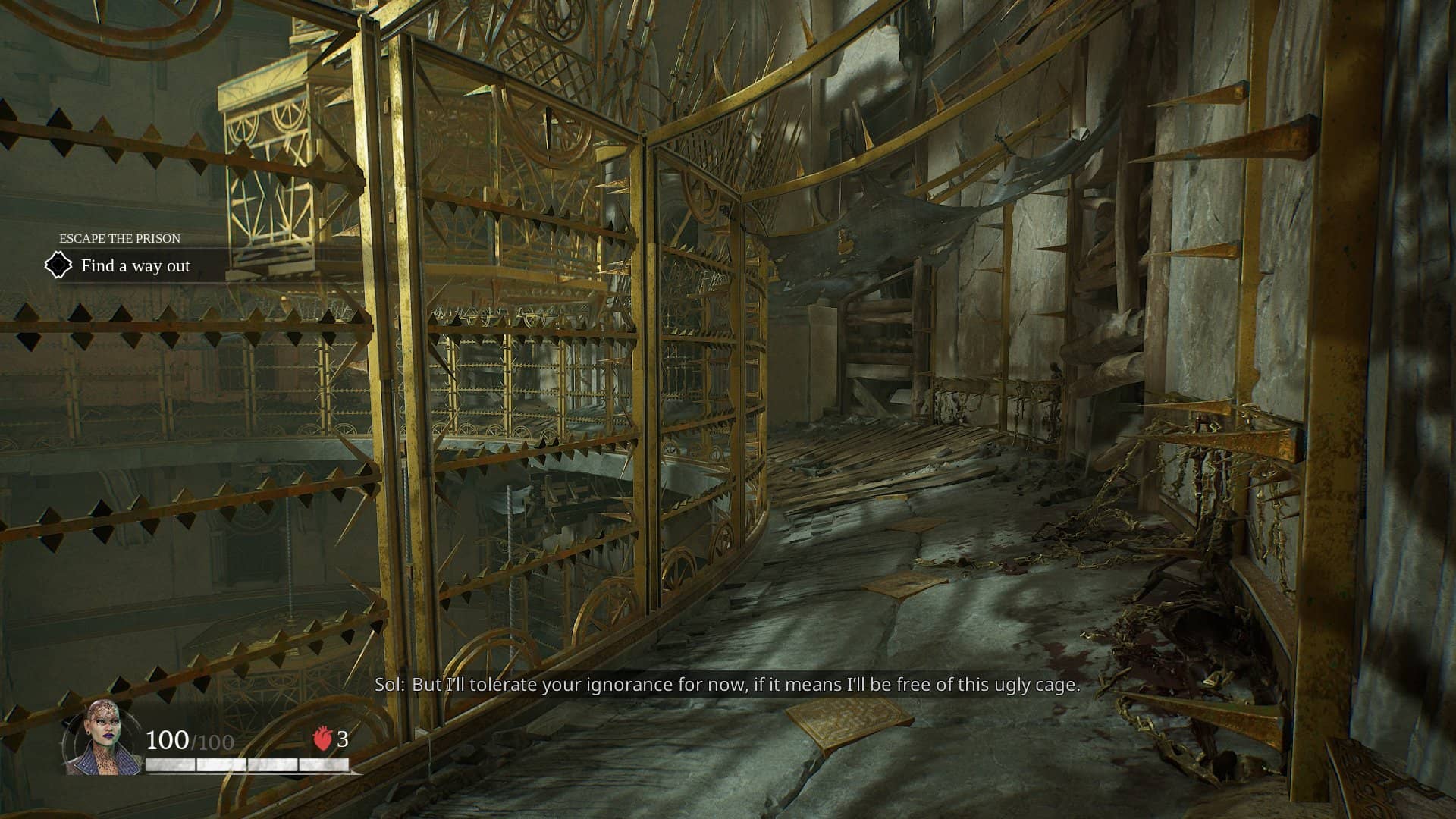Select the 'Find a way out' objective tracker

click(x=135, y=266)
